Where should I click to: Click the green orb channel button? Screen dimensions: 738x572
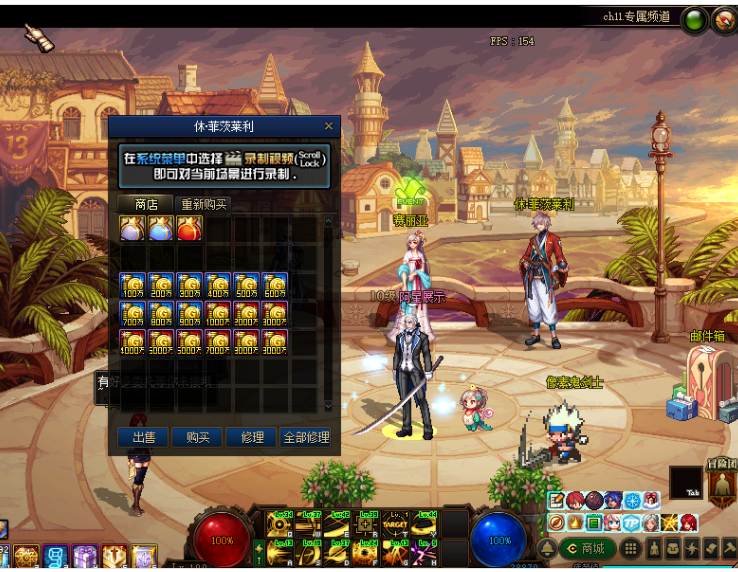point(693,18)
